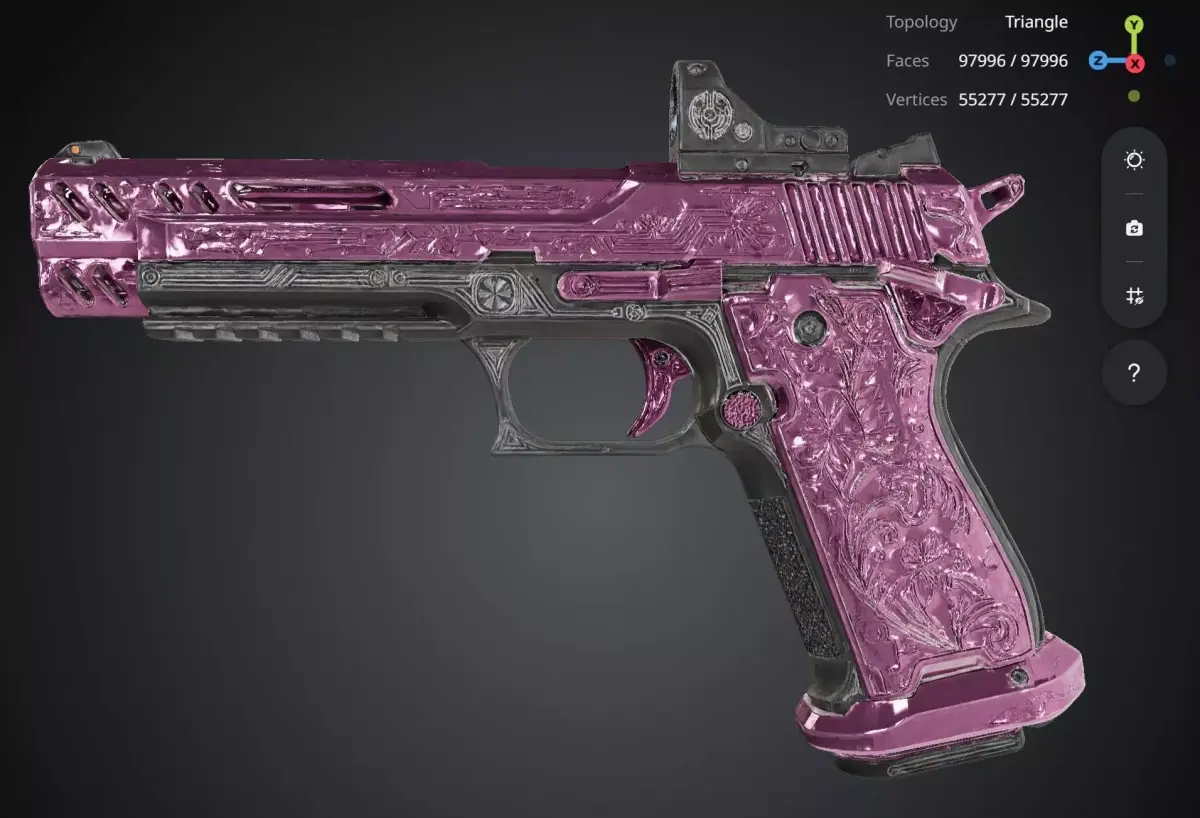
Task: Select the dim blue negative-axis dot
Action: (1170, 61)
